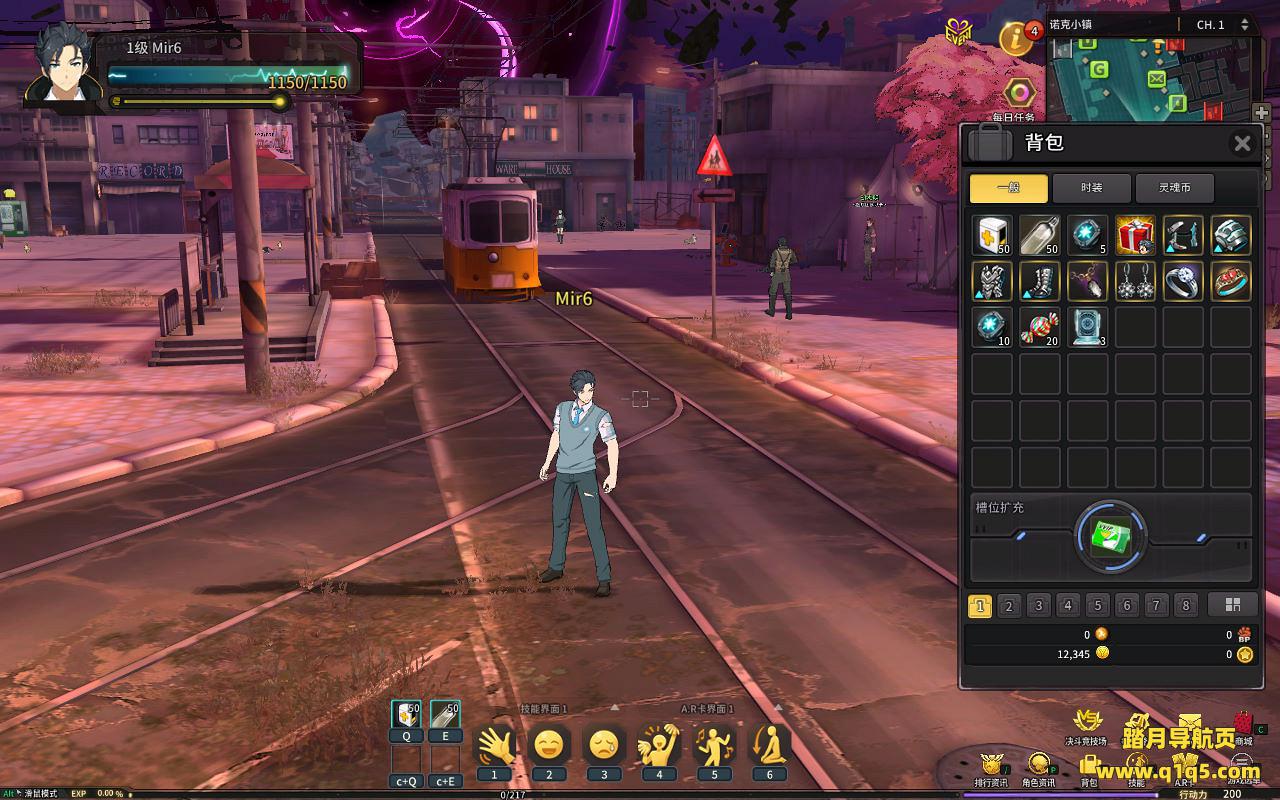
Task: Sort the backpack with the grid button
Action: 1232,605
